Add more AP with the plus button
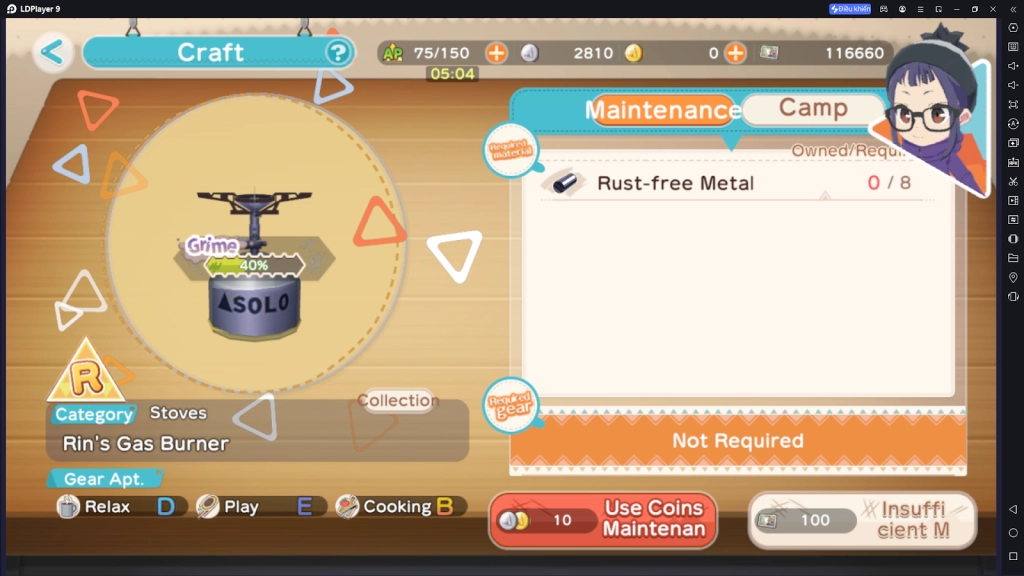 point(496,53)
